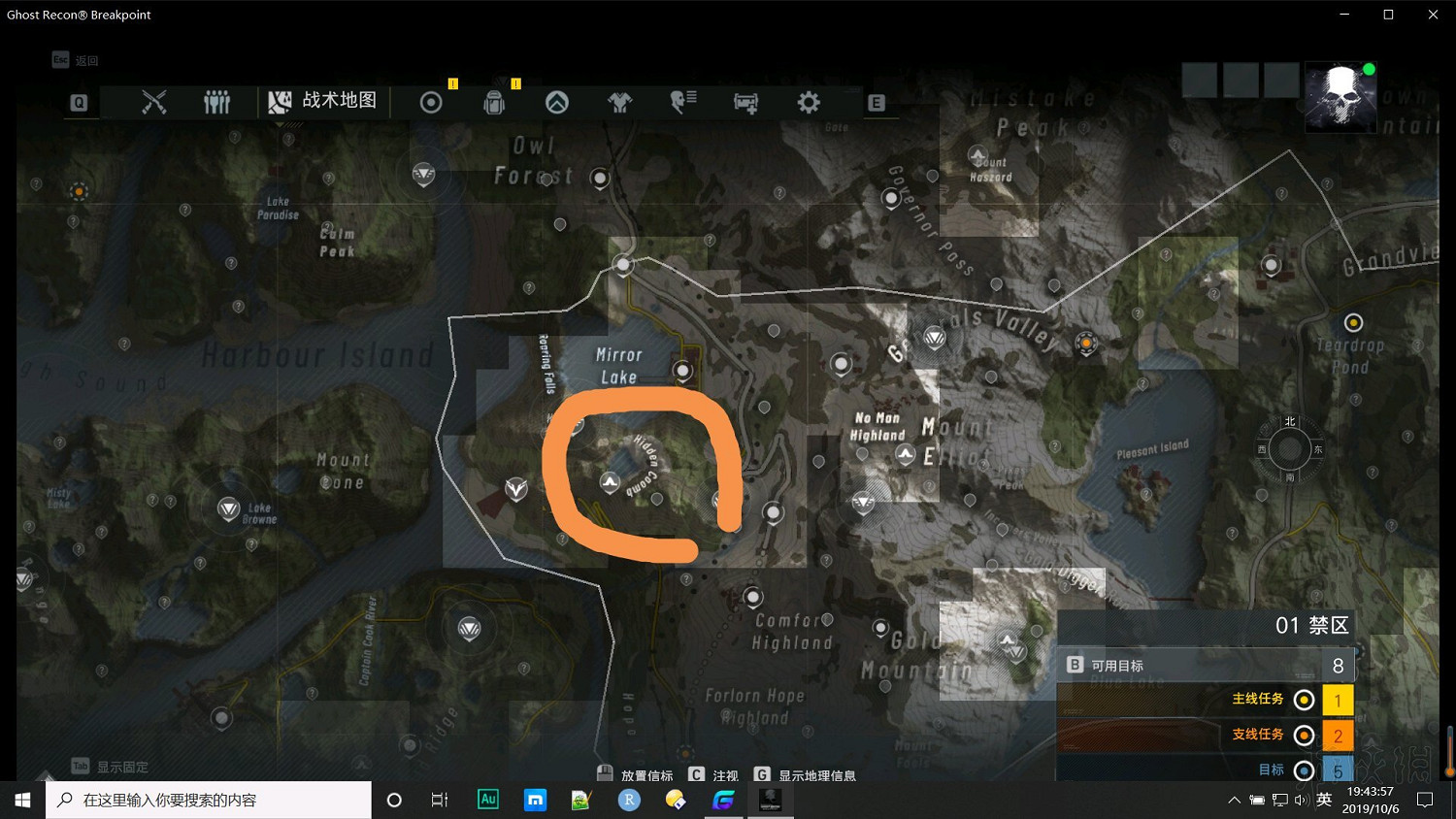Open the objectives target icon
The height and width of the screenshot is (819, 1456).
tap(431, 101)
